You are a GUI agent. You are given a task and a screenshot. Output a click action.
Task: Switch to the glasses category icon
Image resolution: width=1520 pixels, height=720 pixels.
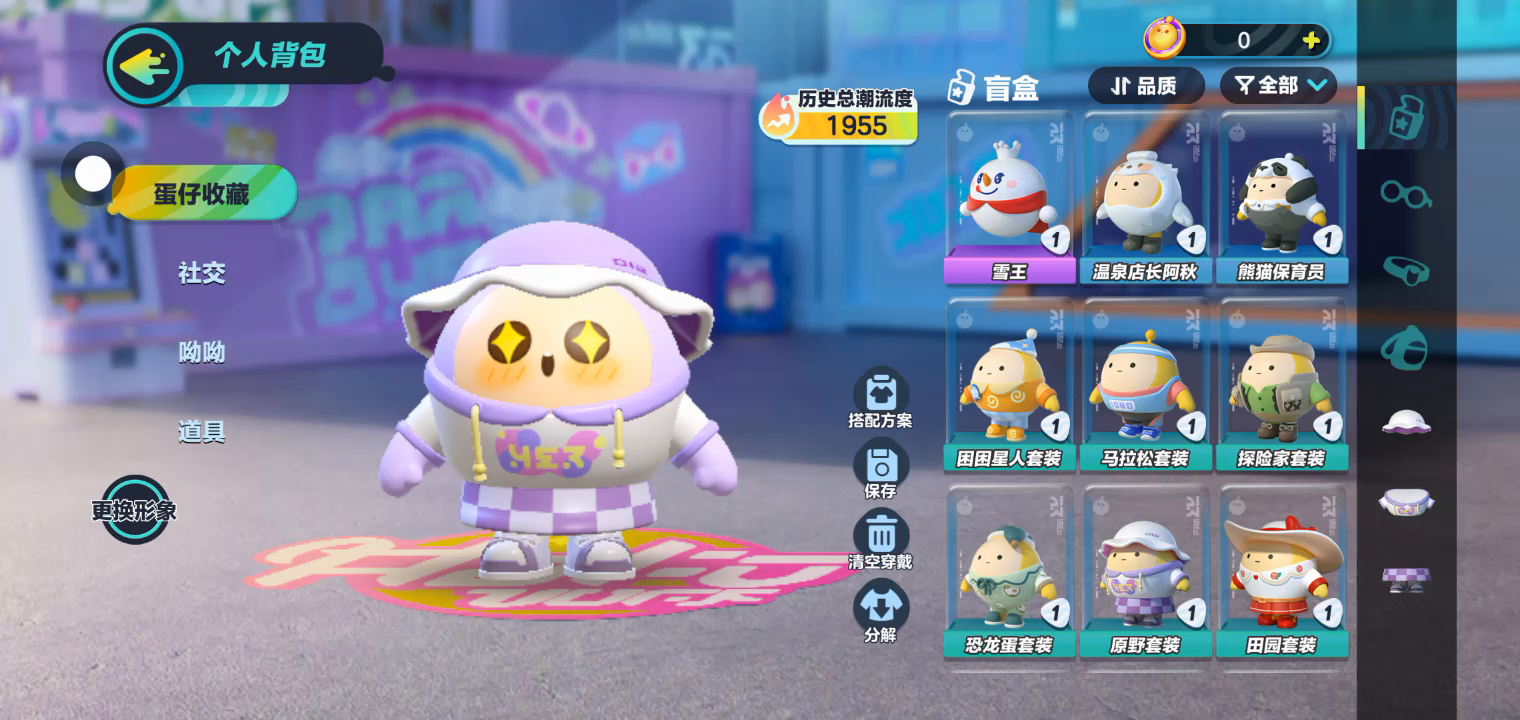click(1406, 194)
